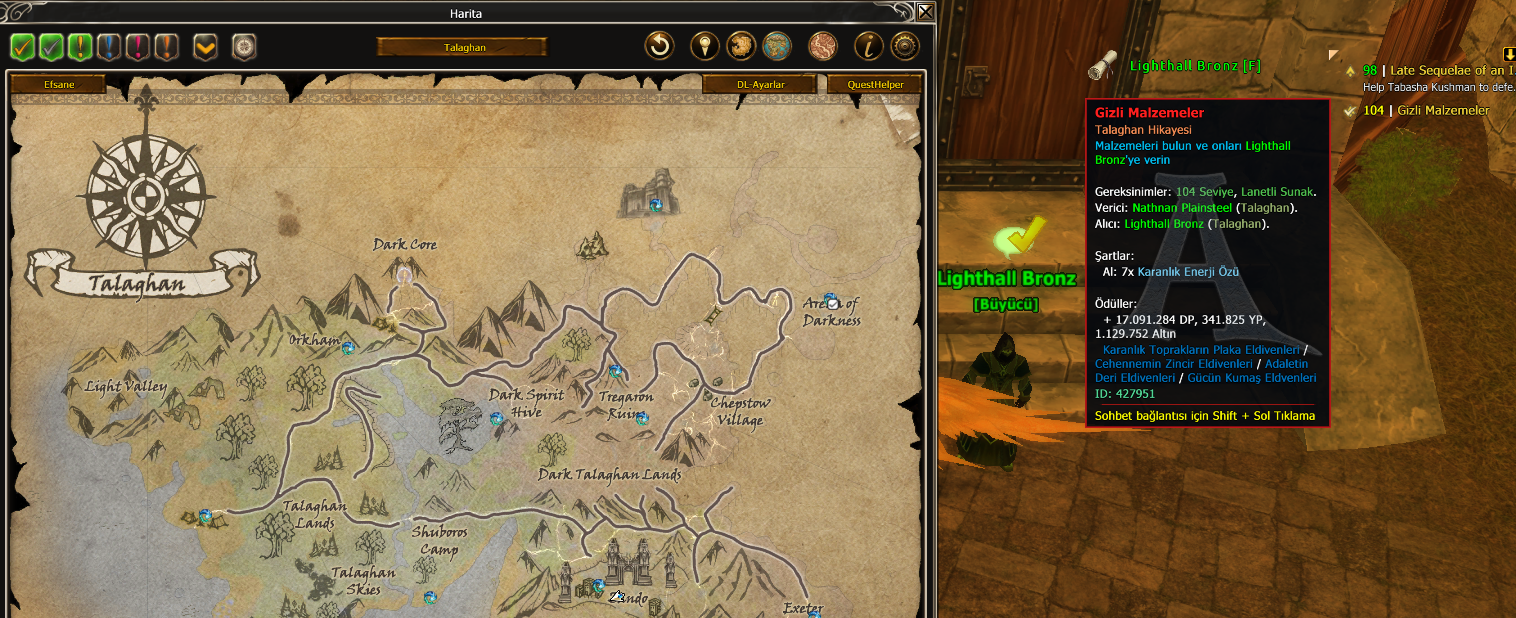
Task: Open the Talaghan zone selector
Action: point(462,47)
